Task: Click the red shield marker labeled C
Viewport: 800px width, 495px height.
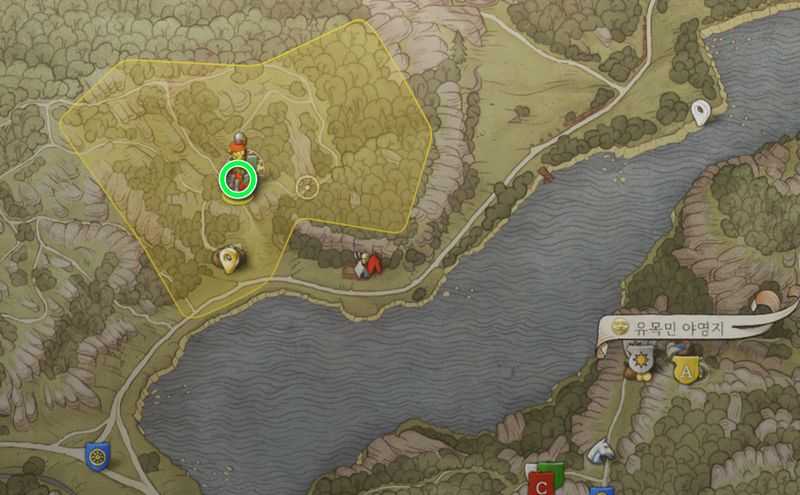Action: click(541, 485)
